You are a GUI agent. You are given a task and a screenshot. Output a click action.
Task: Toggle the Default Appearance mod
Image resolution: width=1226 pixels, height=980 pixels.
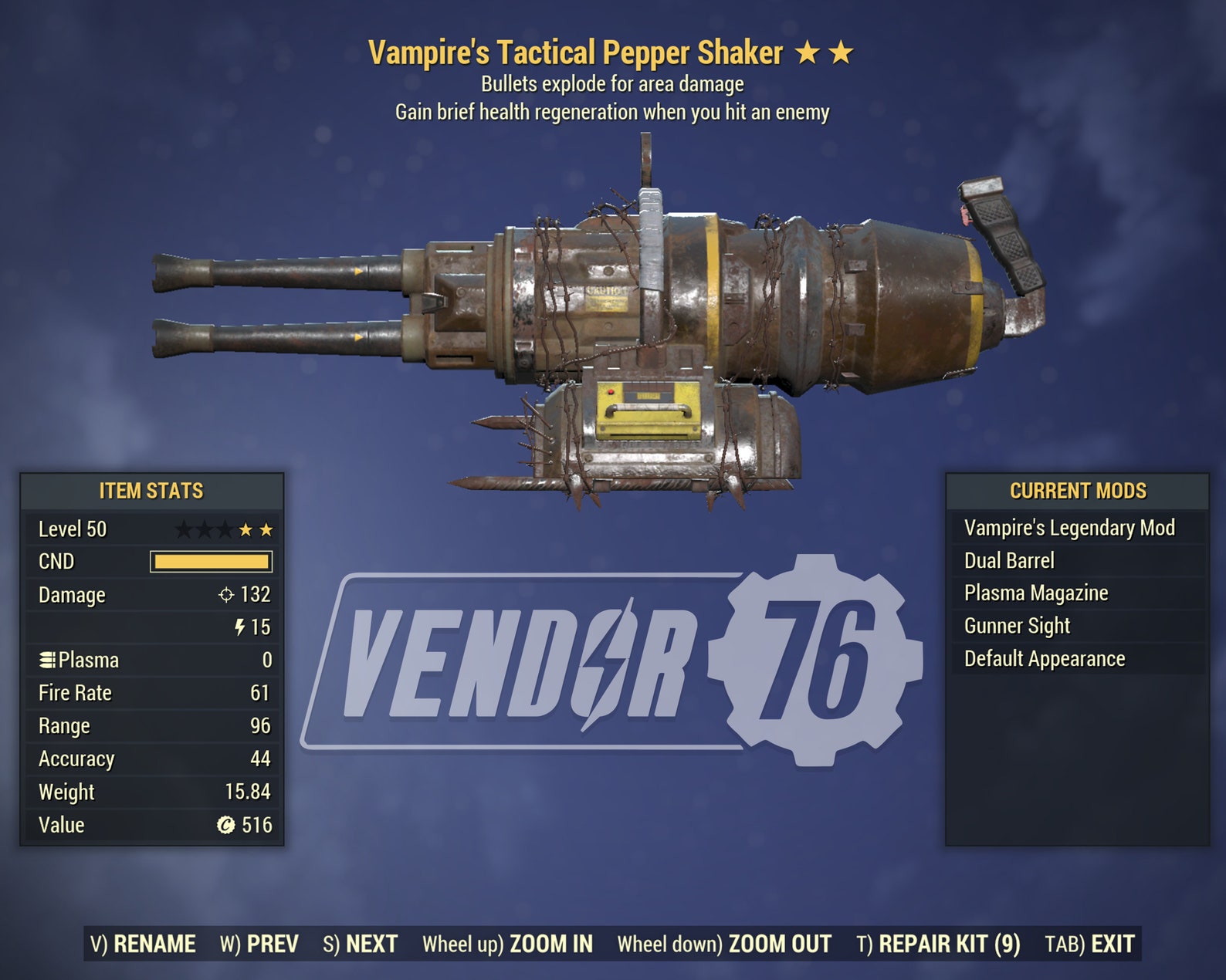(1044, 659)
